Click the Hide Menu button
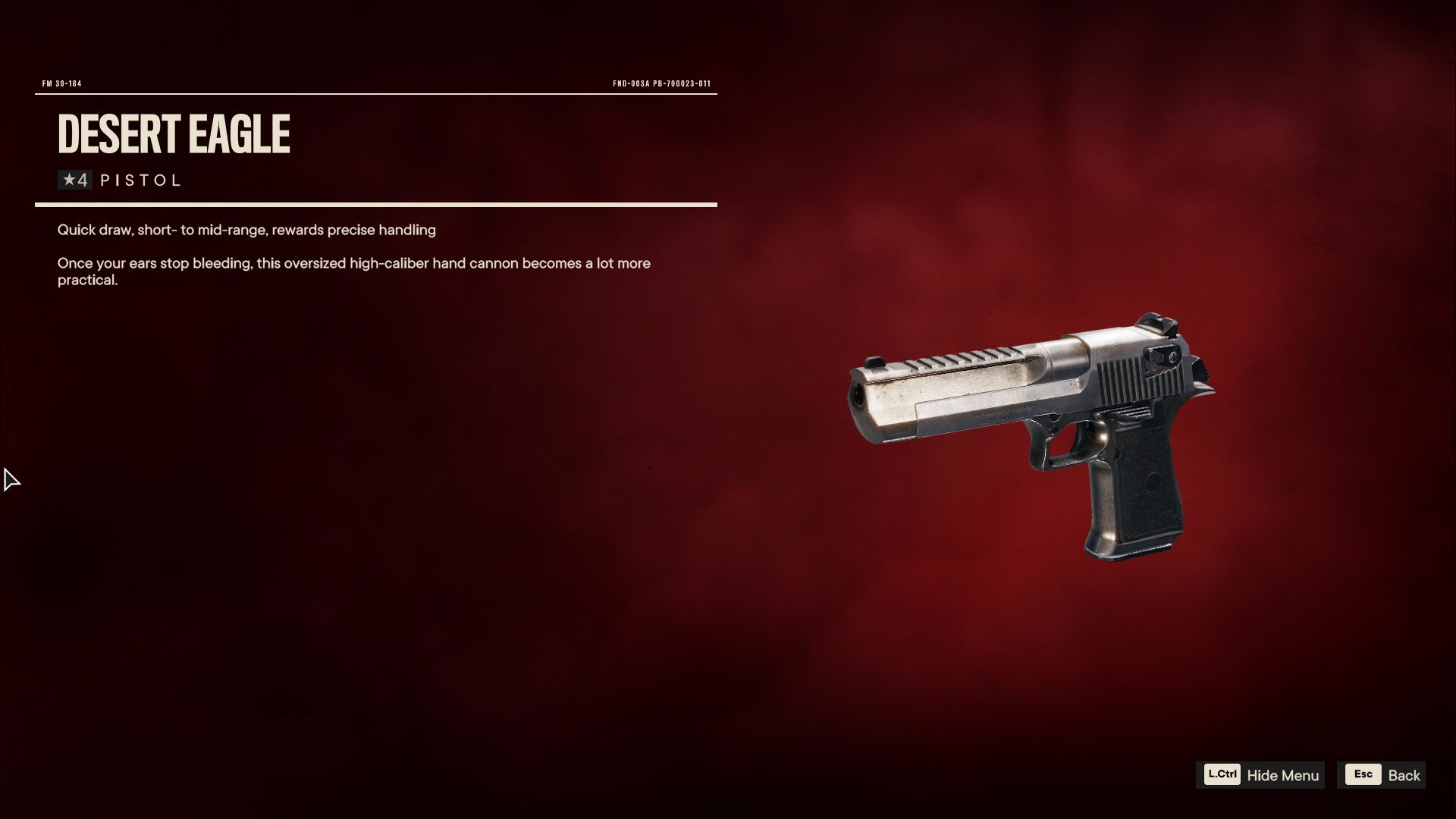Viewport: 1456px width, 819px height. click(1261, 775)
